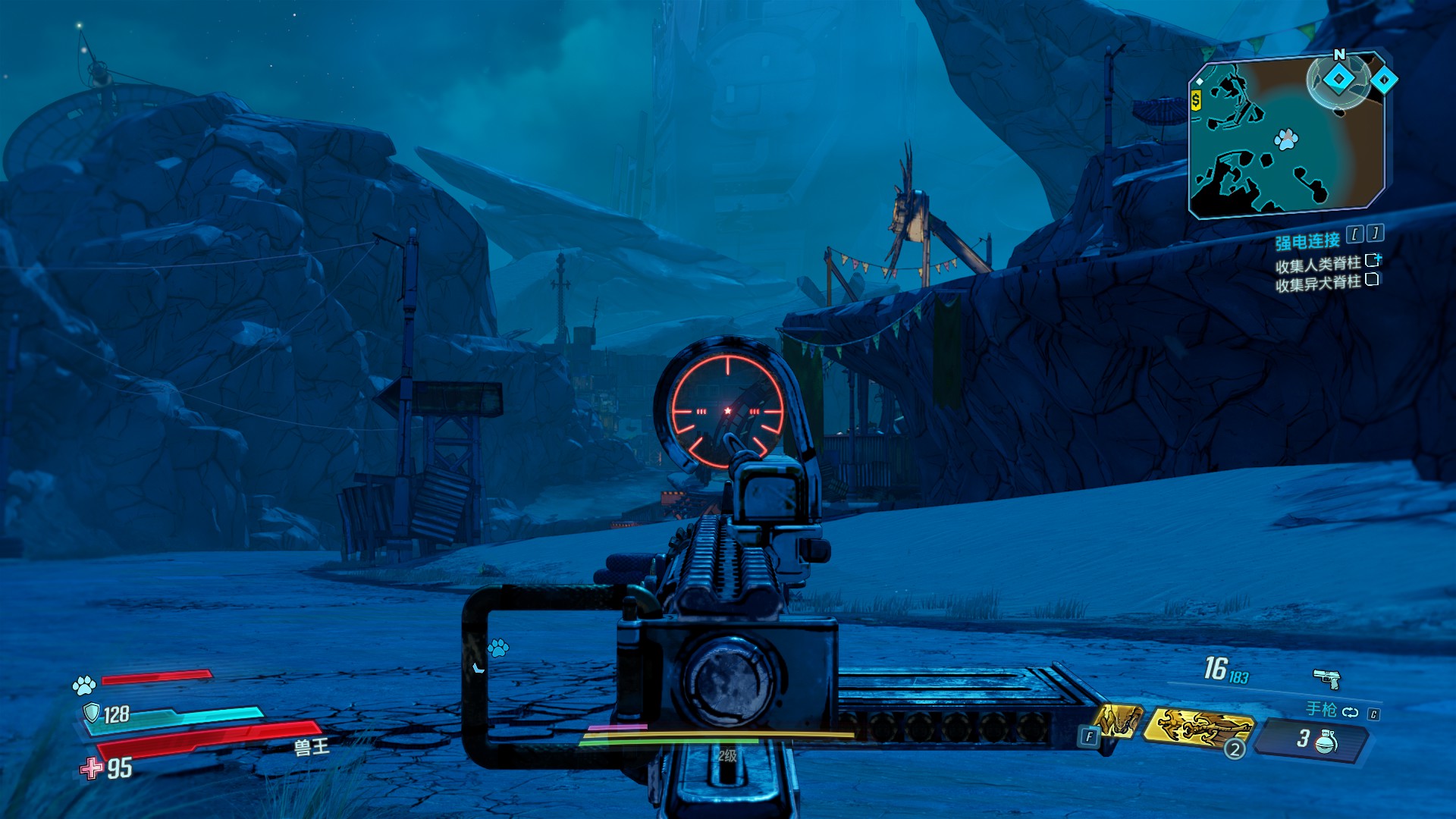Click the red health cross icon
Image resolution: width=1456 pixels, height=819 pixels.
click(92, 768)
